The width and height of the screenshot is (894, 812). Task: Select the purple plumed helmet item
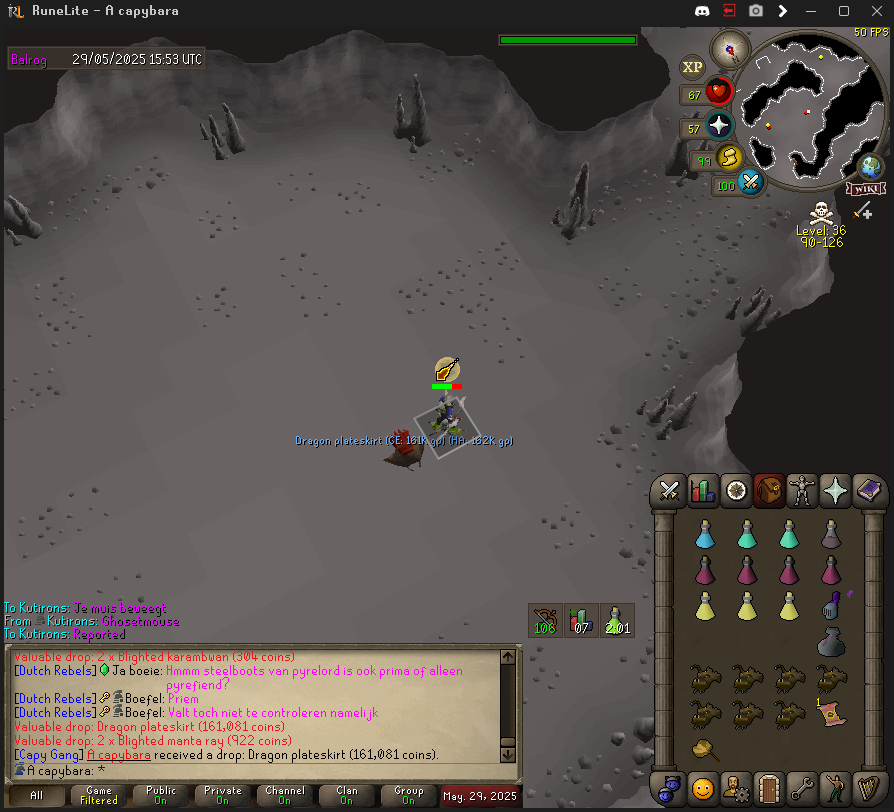point(830,604)
